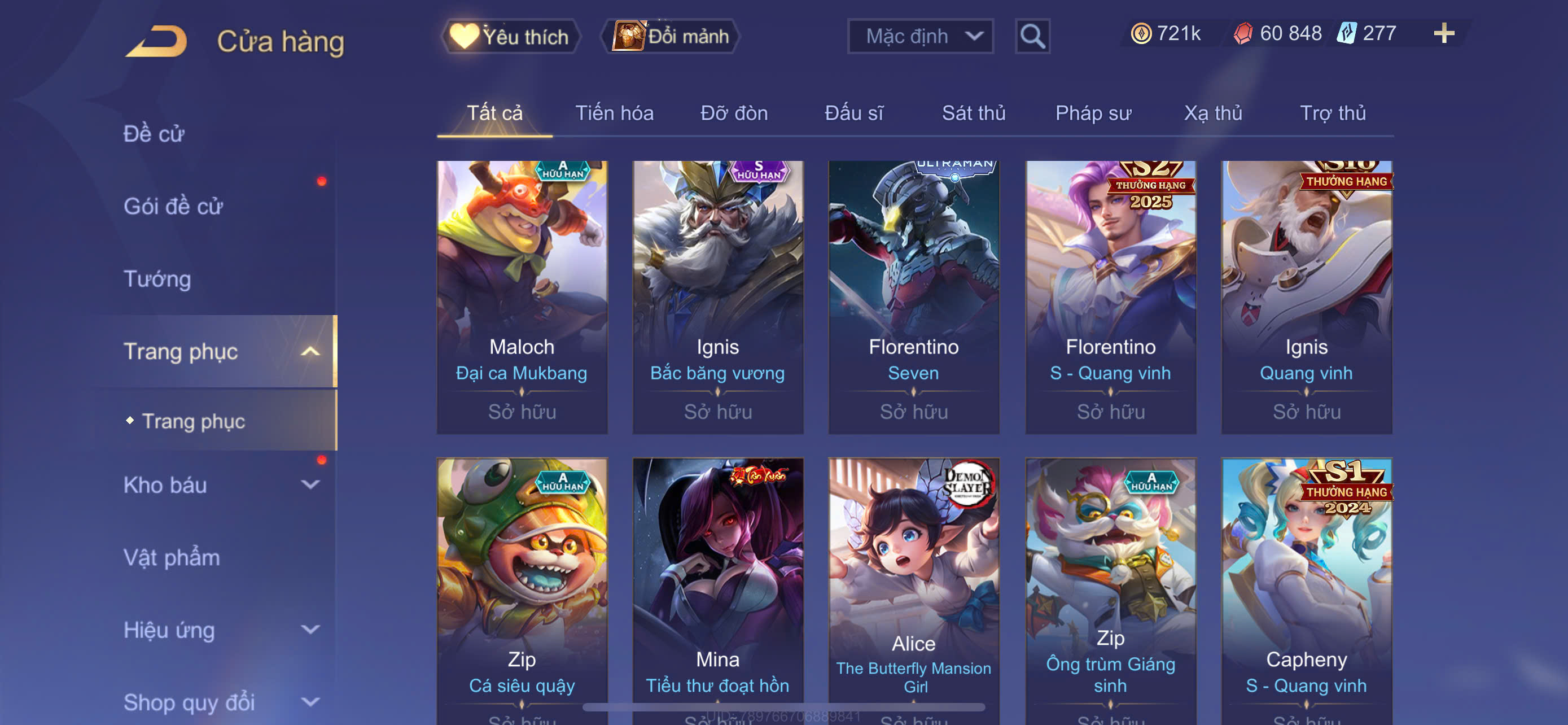Open the Vật phẩm menu entry

tap(172, 558)
